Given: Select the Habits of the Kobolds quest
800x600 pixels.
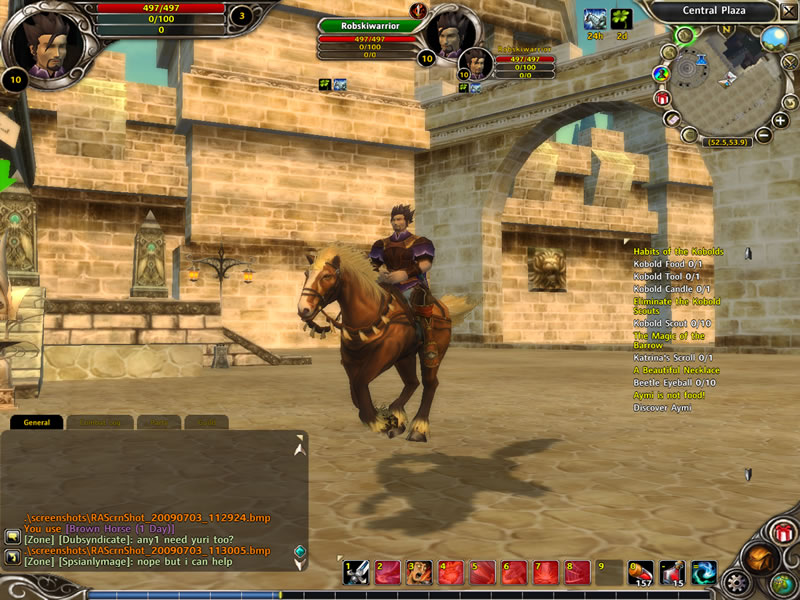Looking at the screenshot, I should tap(678, 252).
